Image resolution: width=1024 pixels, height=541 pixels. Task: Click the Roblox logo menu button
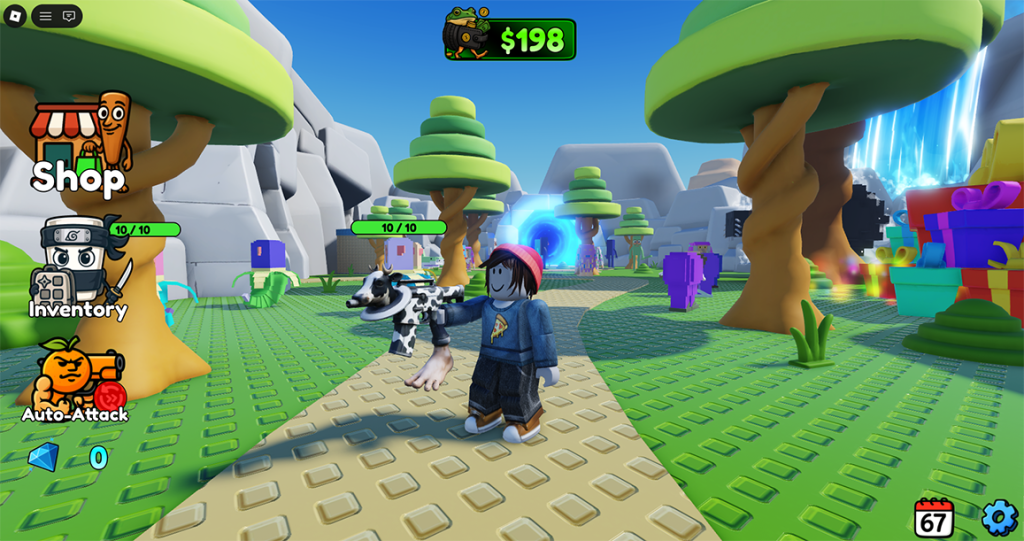click(15, 16)
